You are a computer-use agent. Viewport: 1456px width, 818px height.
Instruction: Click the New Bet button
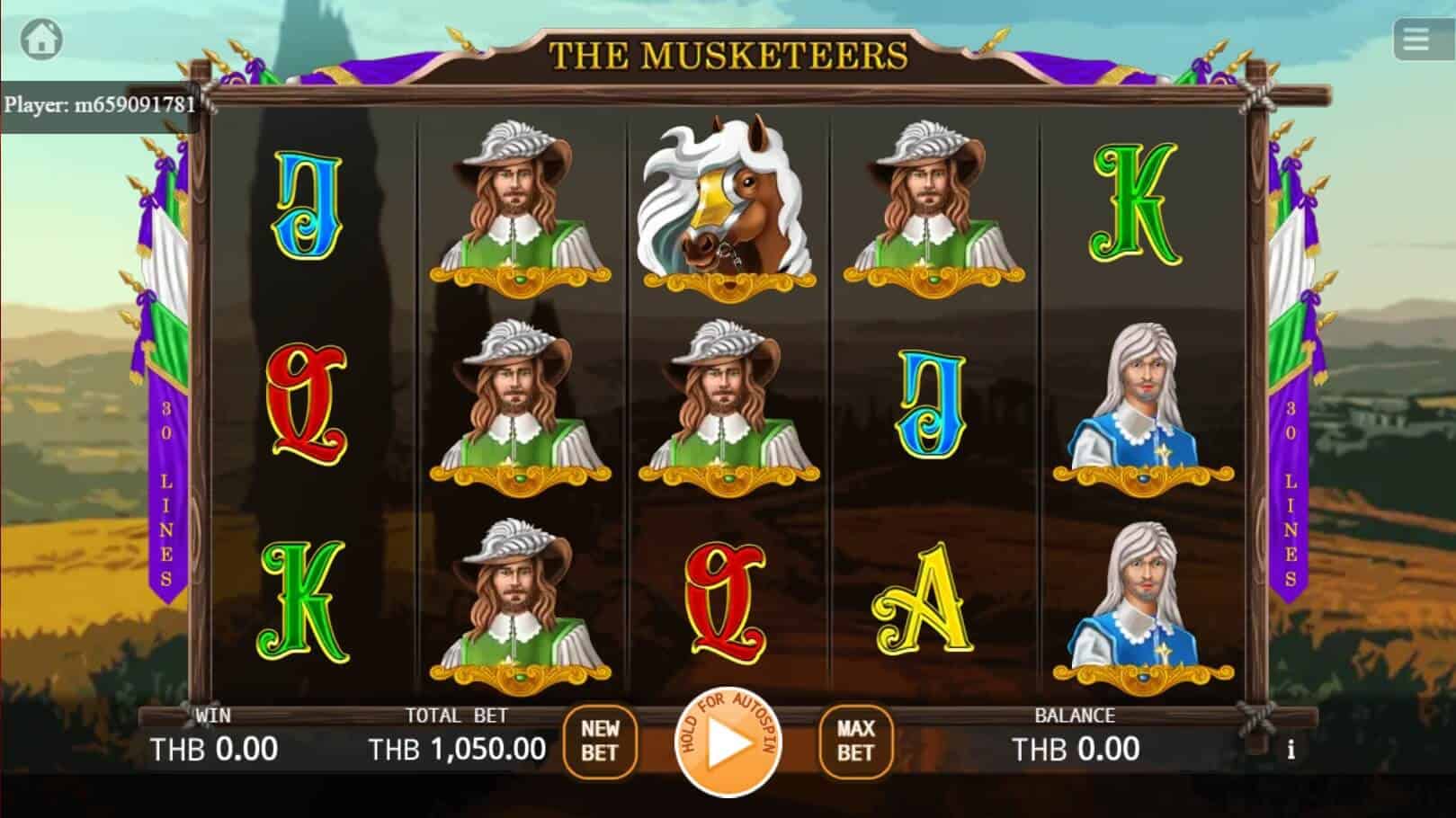tap(601, 743)
